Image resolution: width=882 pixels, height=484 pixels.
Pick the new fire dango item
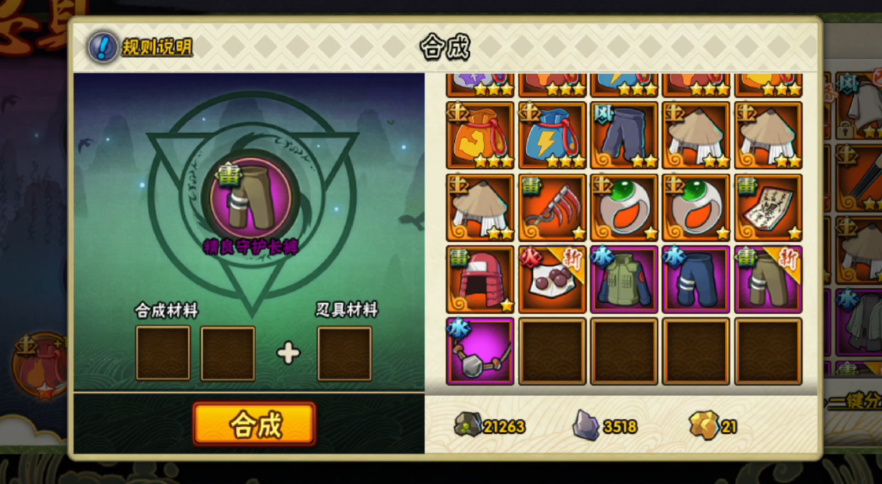[x=552, y=279]
